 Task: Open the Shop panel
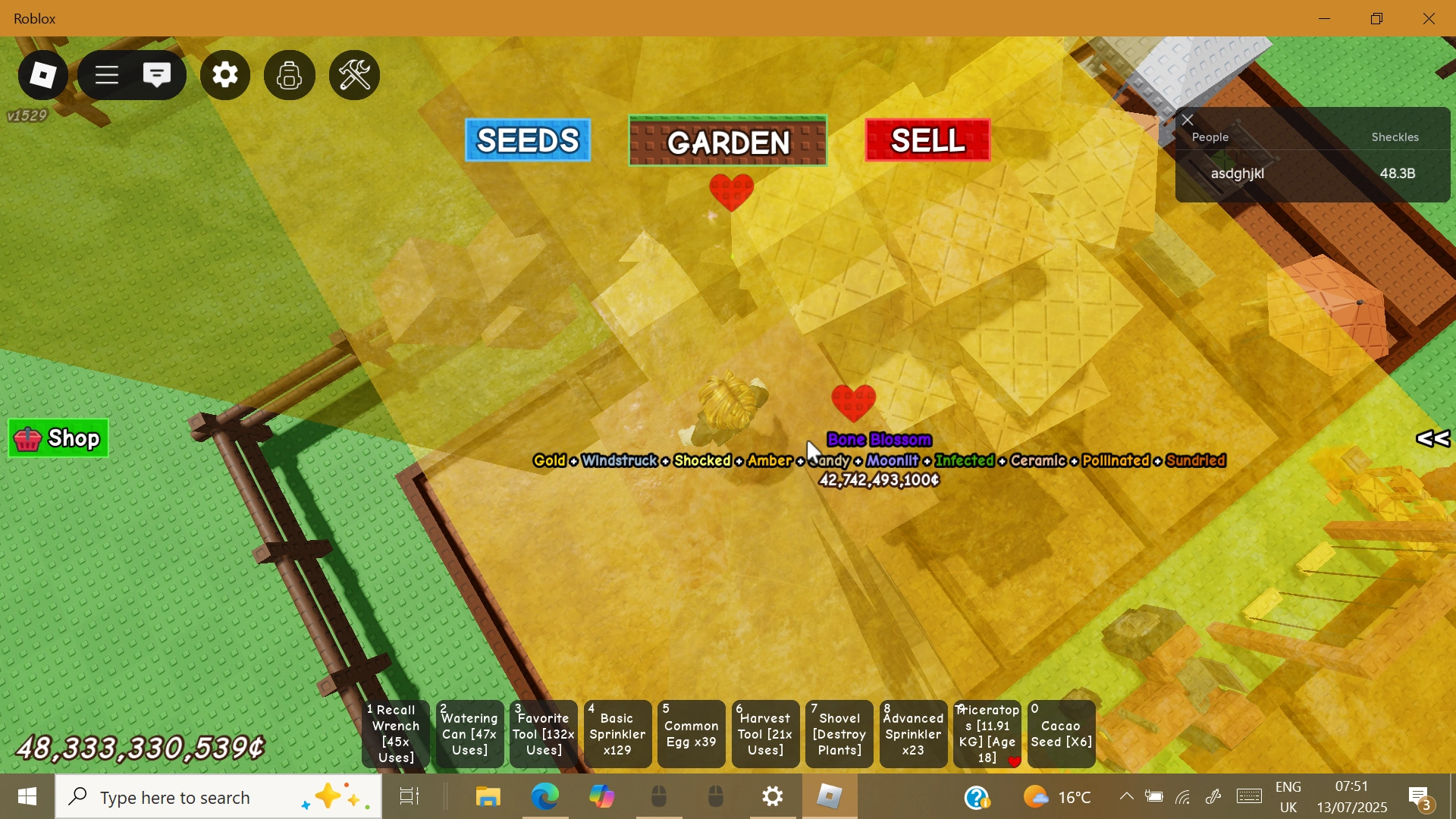58,438
